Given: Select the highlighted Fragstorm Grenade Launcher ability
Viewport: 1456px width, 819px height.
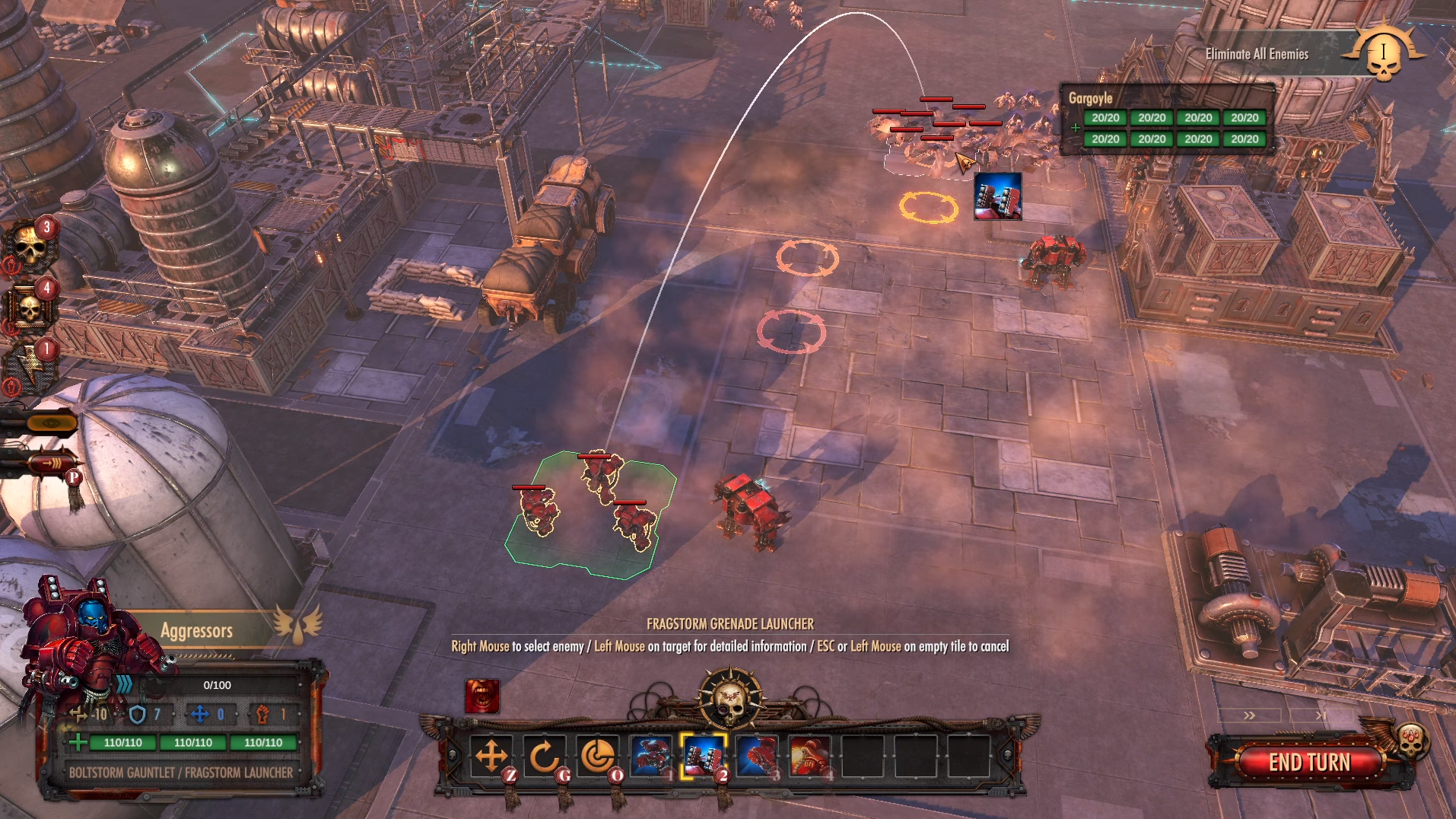Looking at the screenshot, I should (x=704, y=756).
